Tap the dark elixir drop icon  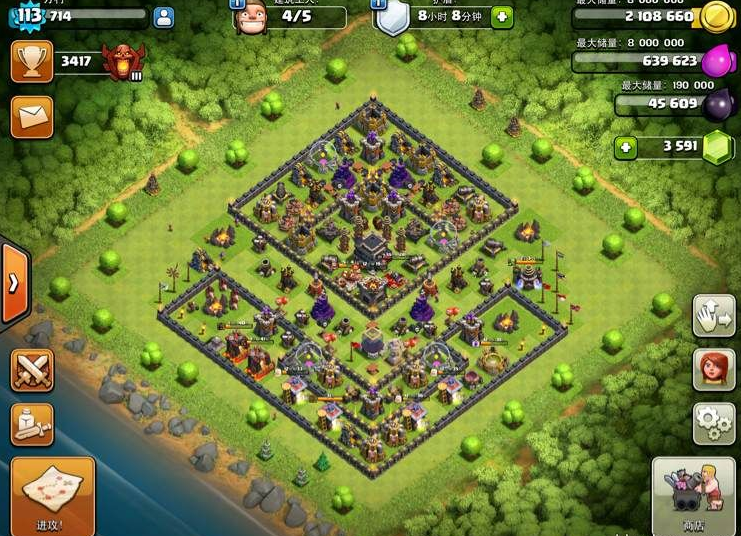[716, 105]
